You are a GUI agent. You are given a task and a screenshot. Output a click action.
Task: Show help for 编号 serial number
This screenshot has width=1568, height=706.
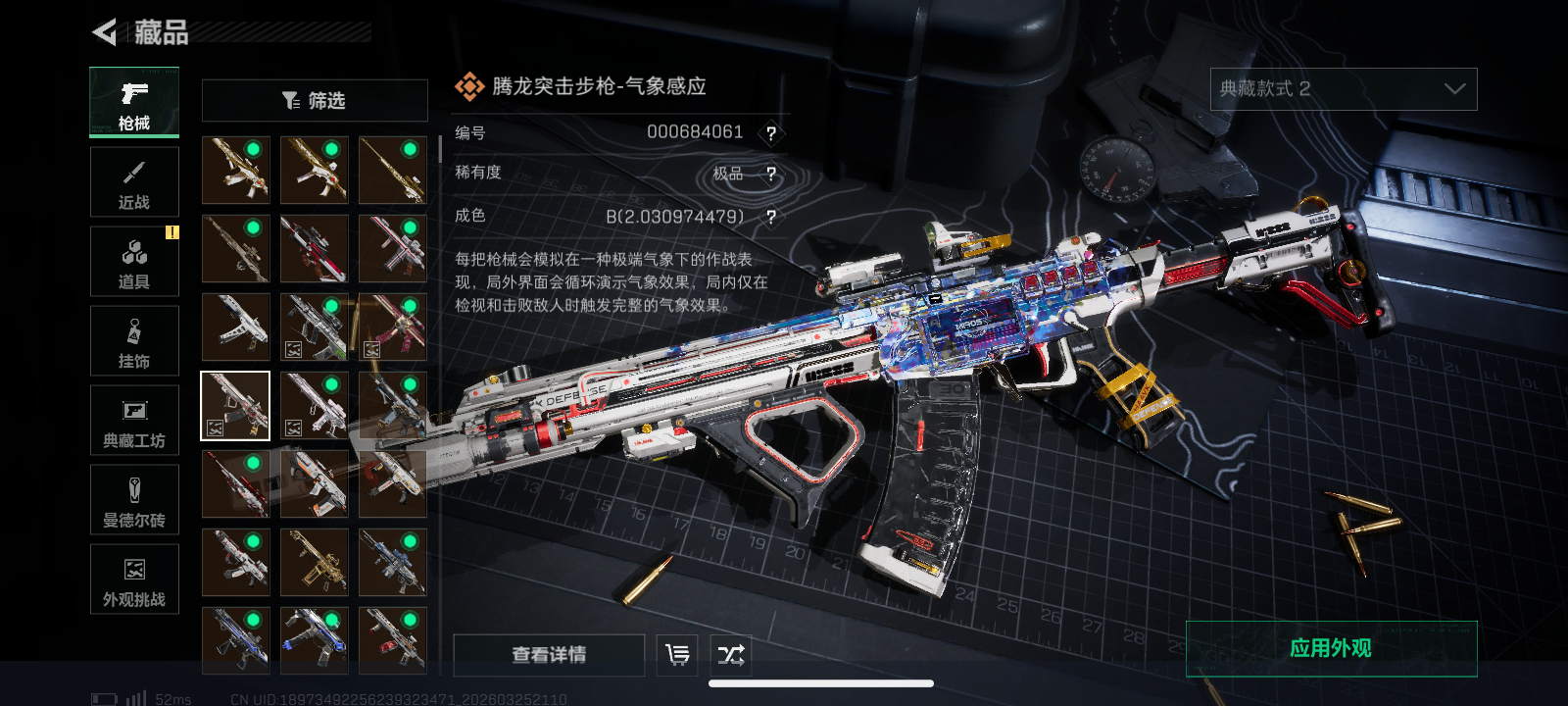[771, 133]
